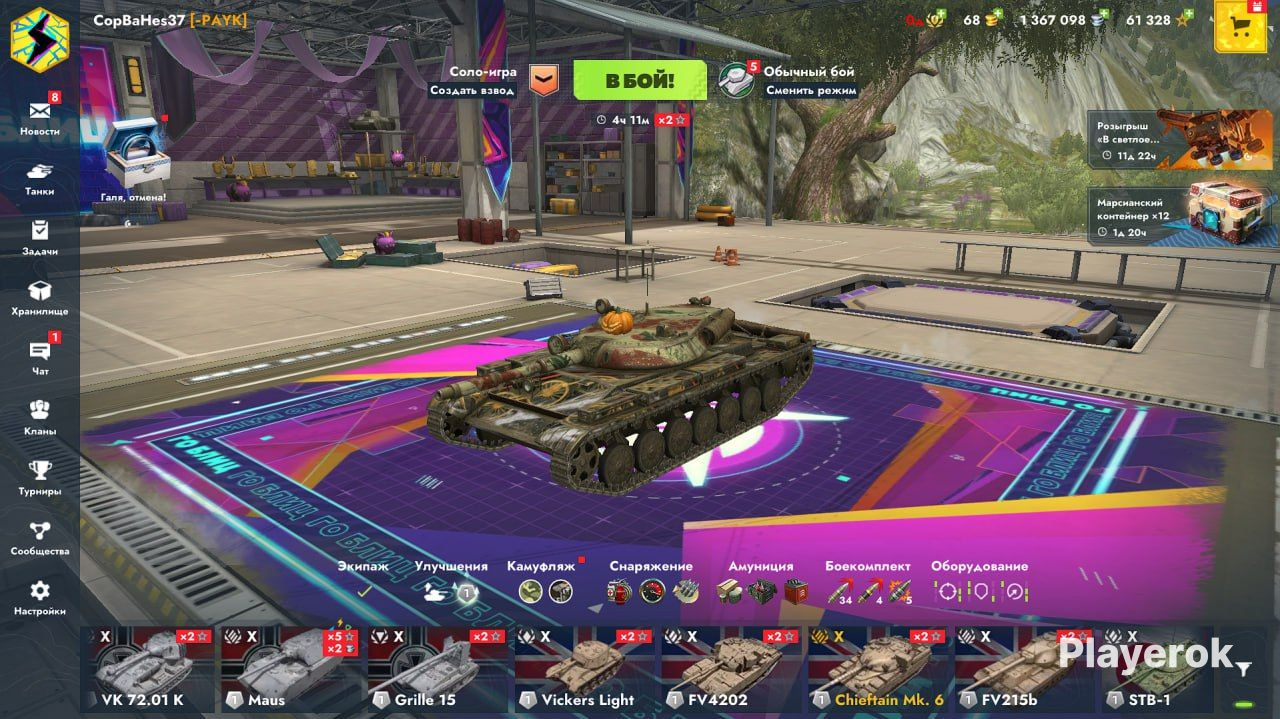Open the Новости news menu
Viewport: 1280px width, 719px height.
[x=40, y=117]
